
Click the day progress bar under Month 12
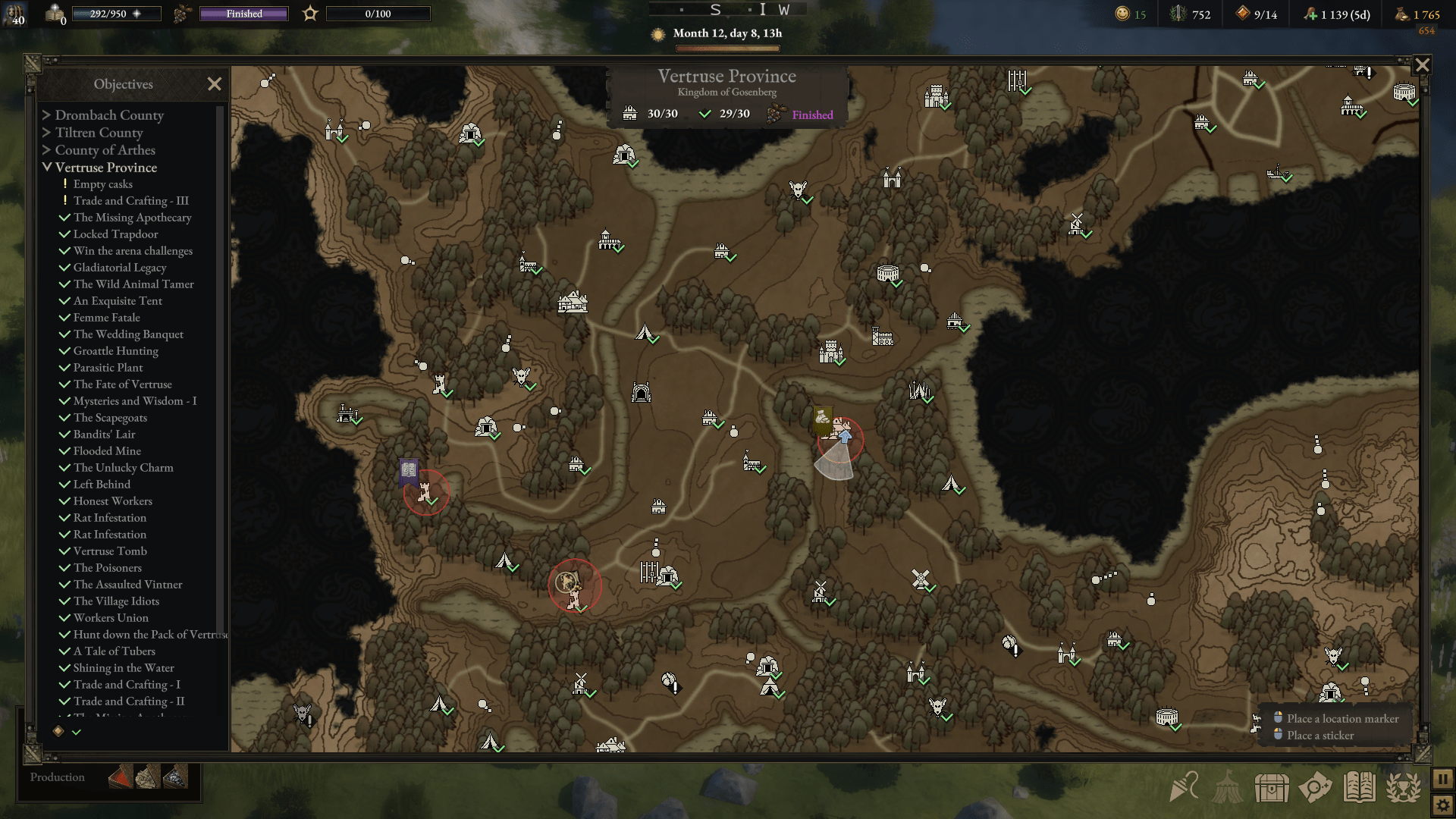726,47
